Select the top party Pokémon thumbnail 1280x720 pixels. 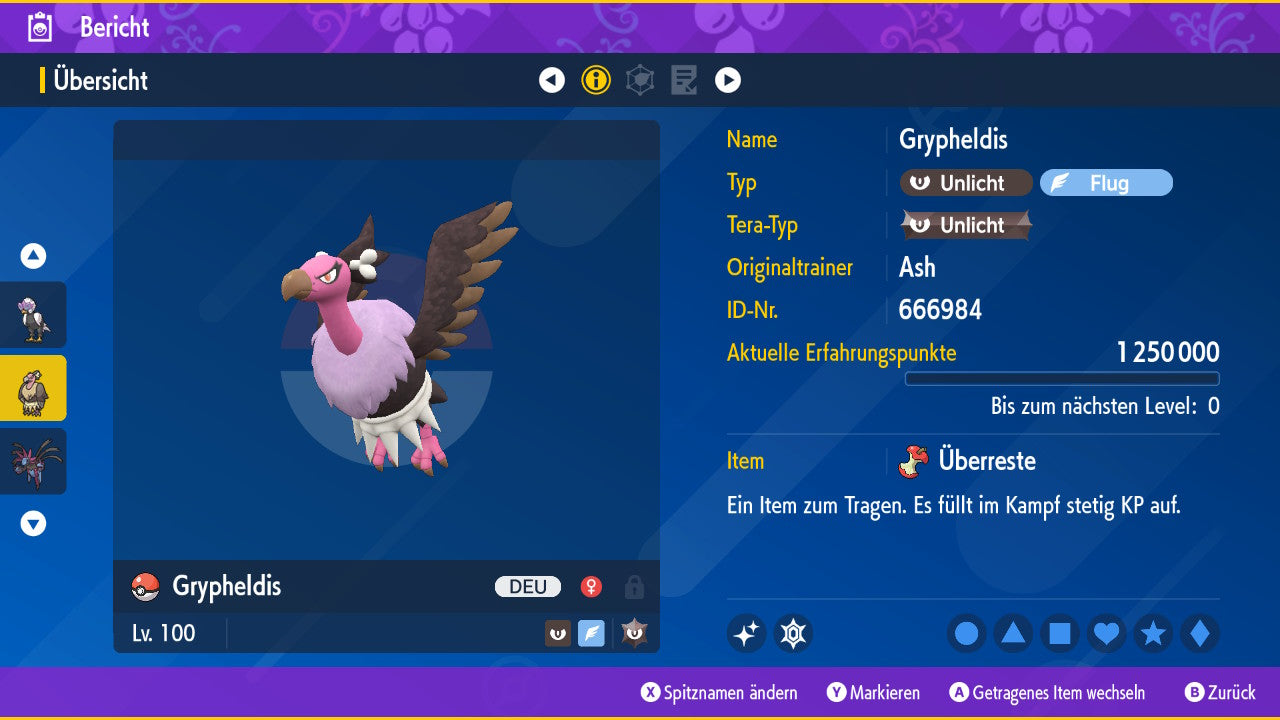click(x=33, y=315)
